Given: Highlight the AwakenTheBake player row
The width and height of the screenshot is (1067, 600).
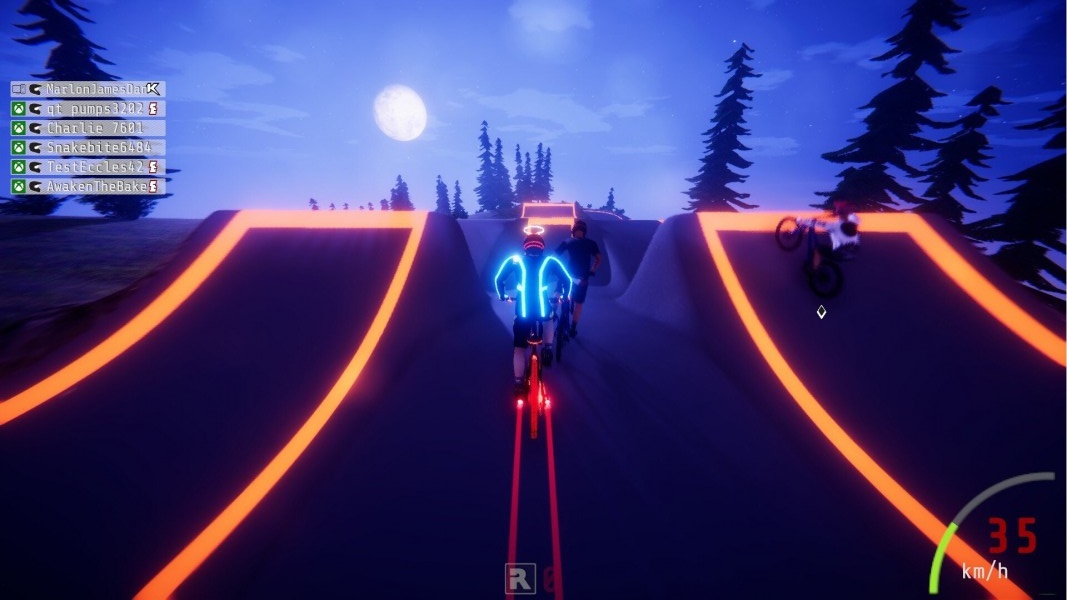Looking at the screenshot, I should coord(88,186).
